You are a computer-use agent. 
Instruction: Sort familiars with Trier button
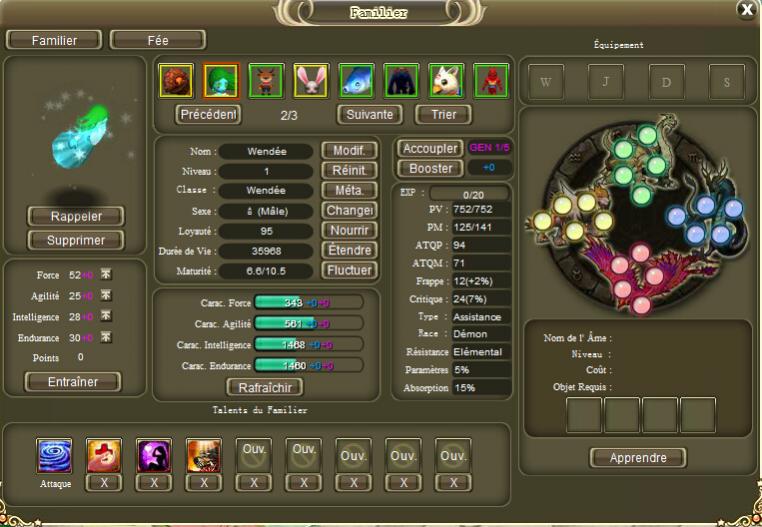pyautogui.click(x=443, y=114)
